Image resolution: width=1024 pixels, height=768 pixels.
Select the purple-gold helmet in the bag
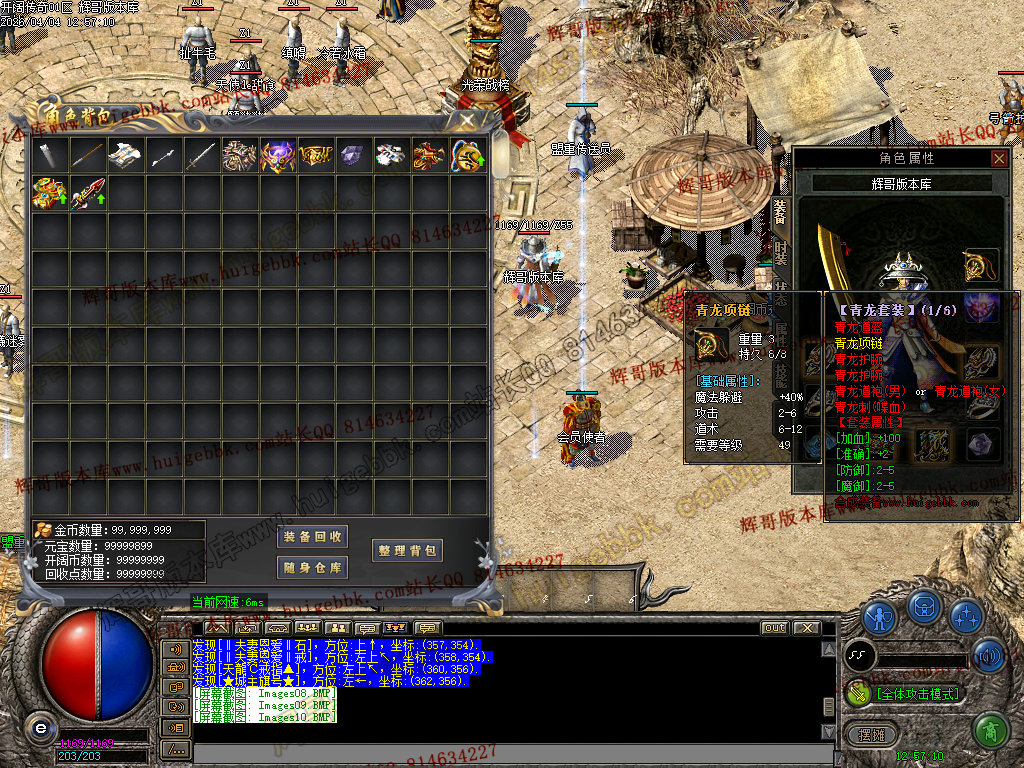[277, 155]
